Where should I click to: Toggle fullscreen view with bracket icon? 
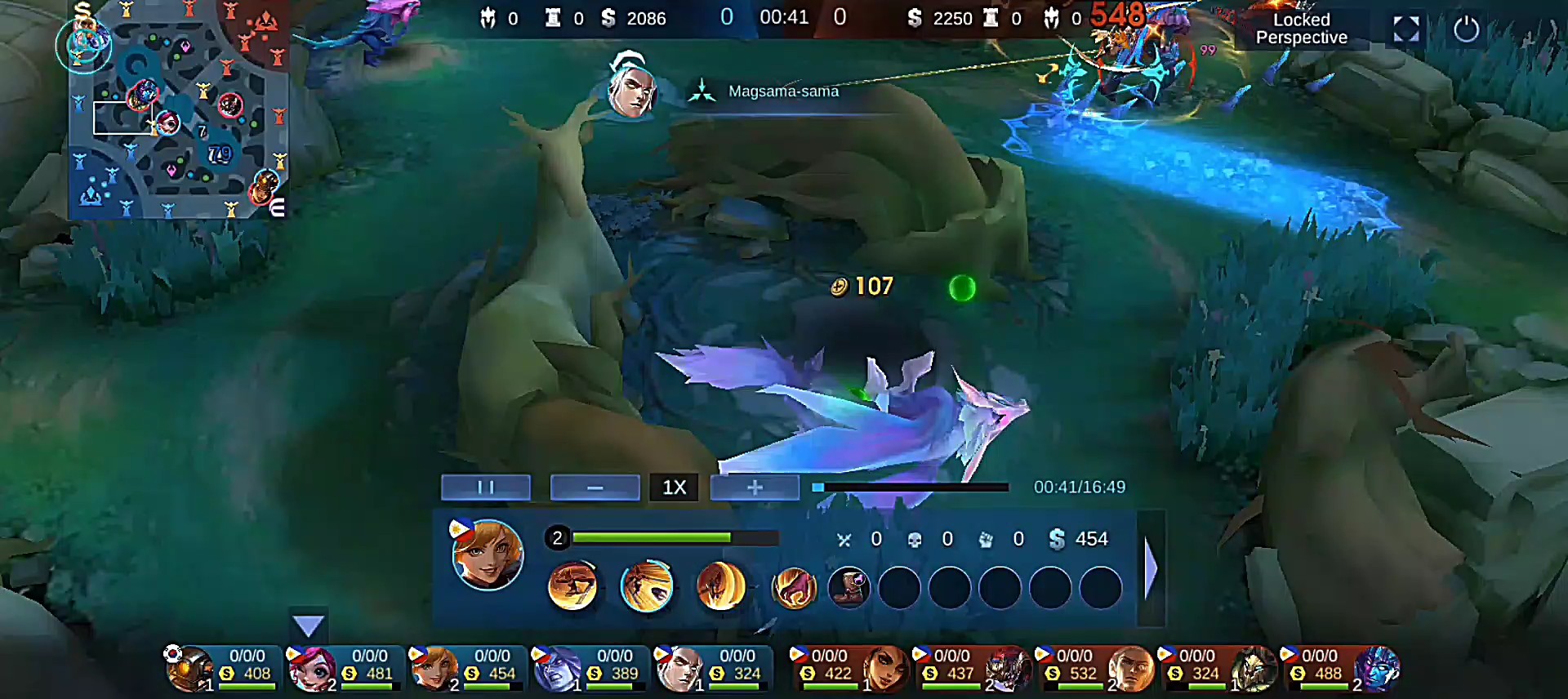1405,29
